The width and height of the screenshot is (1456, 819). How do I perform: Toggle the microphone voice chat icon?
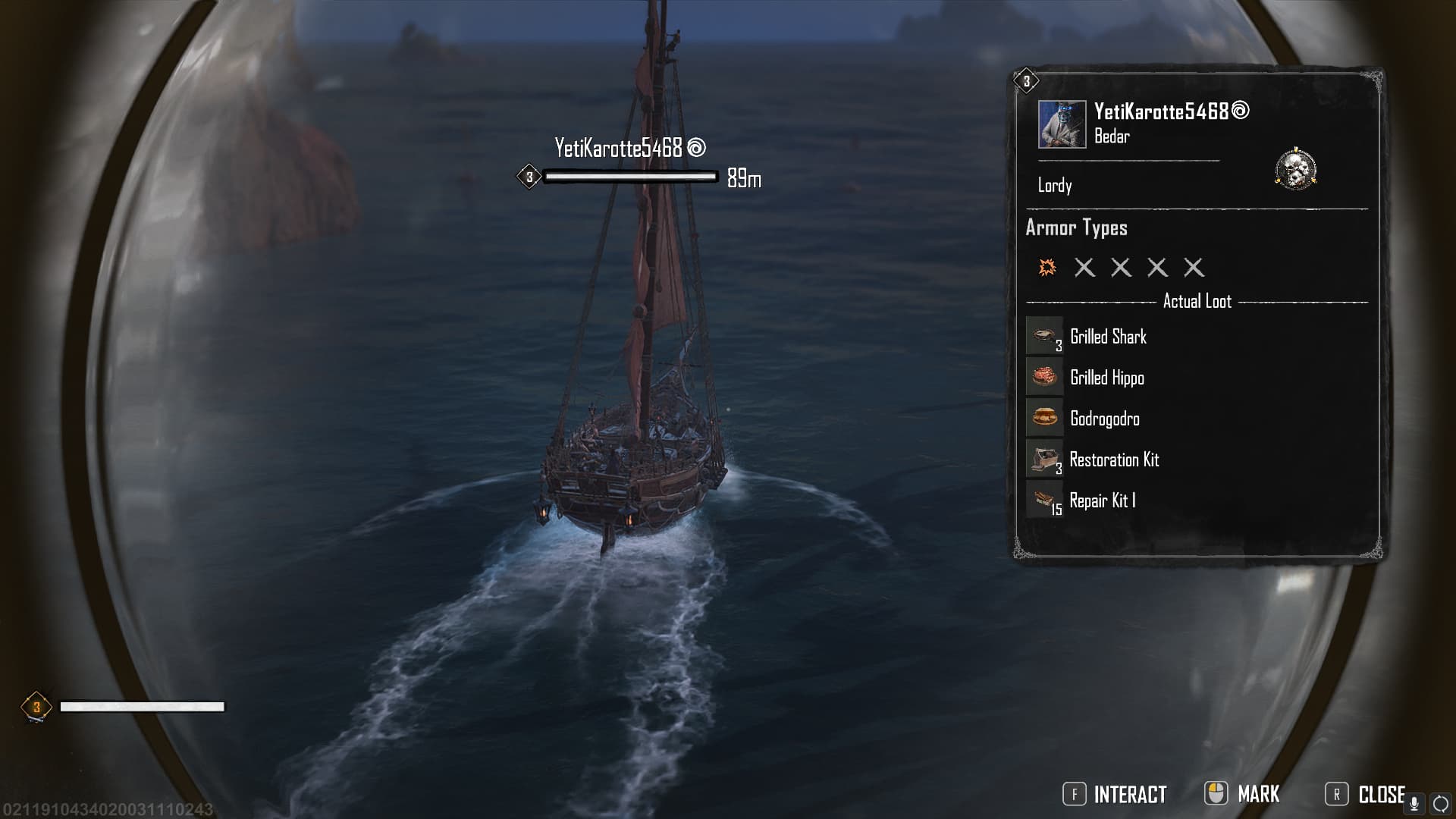[x=1414, y=803]
